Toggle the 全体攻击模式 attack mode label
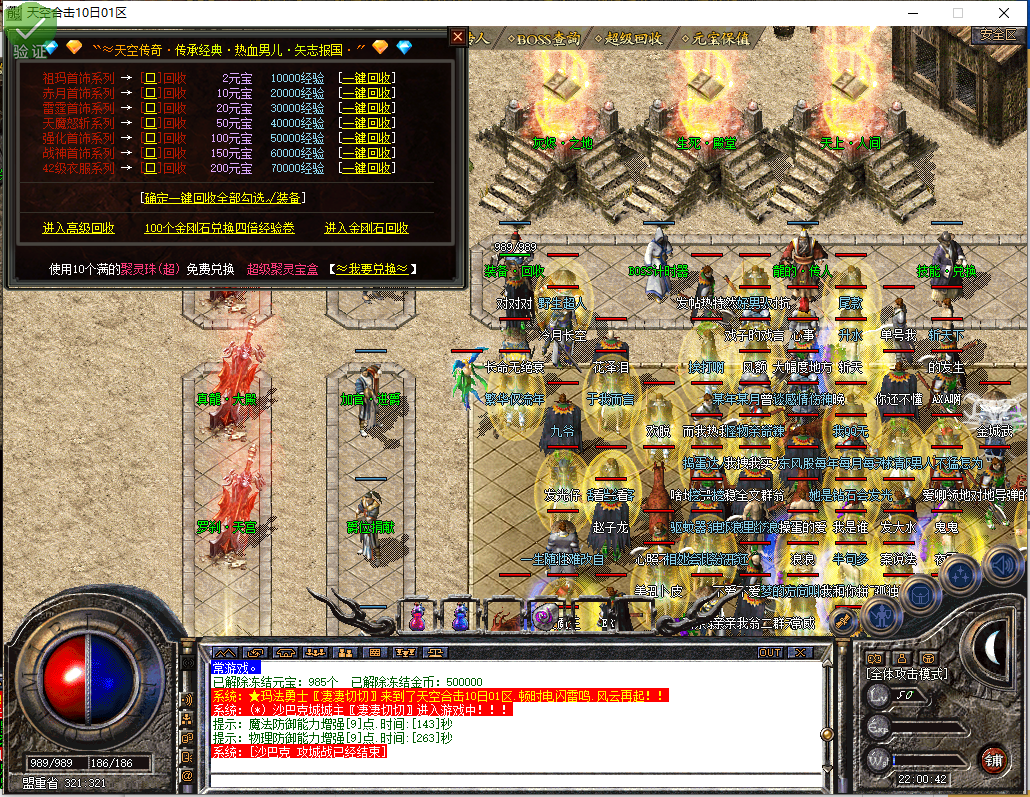This screenshot has height=797, width=1030. (907, 674)
